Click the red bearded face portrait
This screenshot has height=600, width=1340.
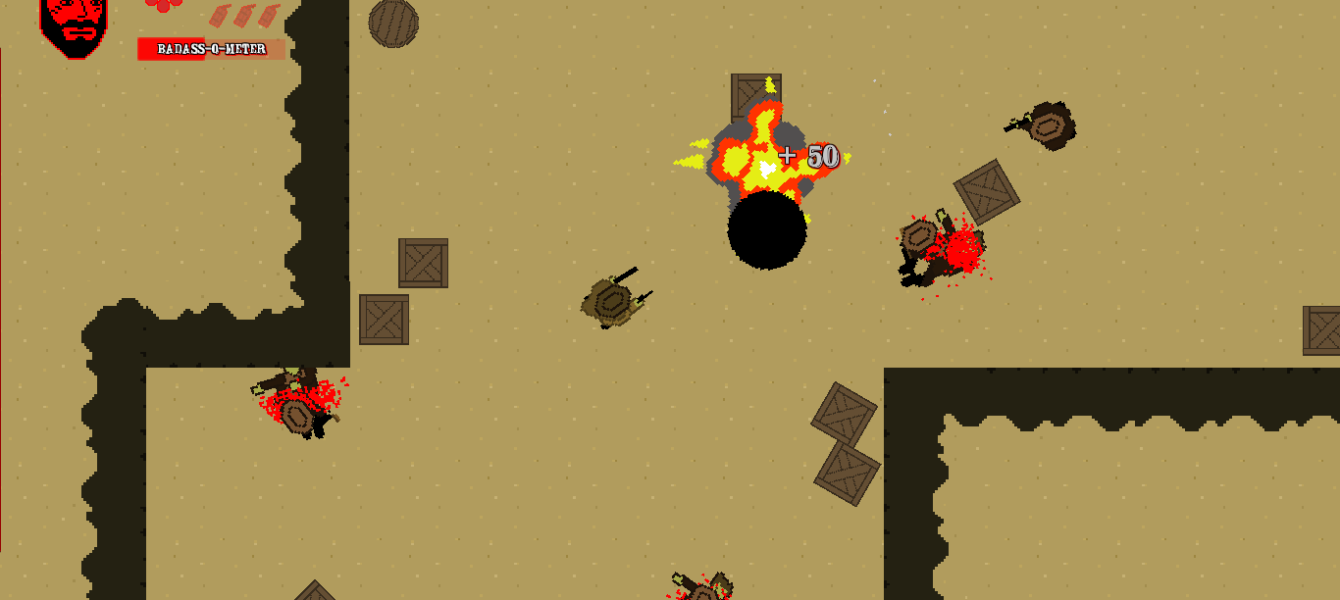tap(74, 24)
